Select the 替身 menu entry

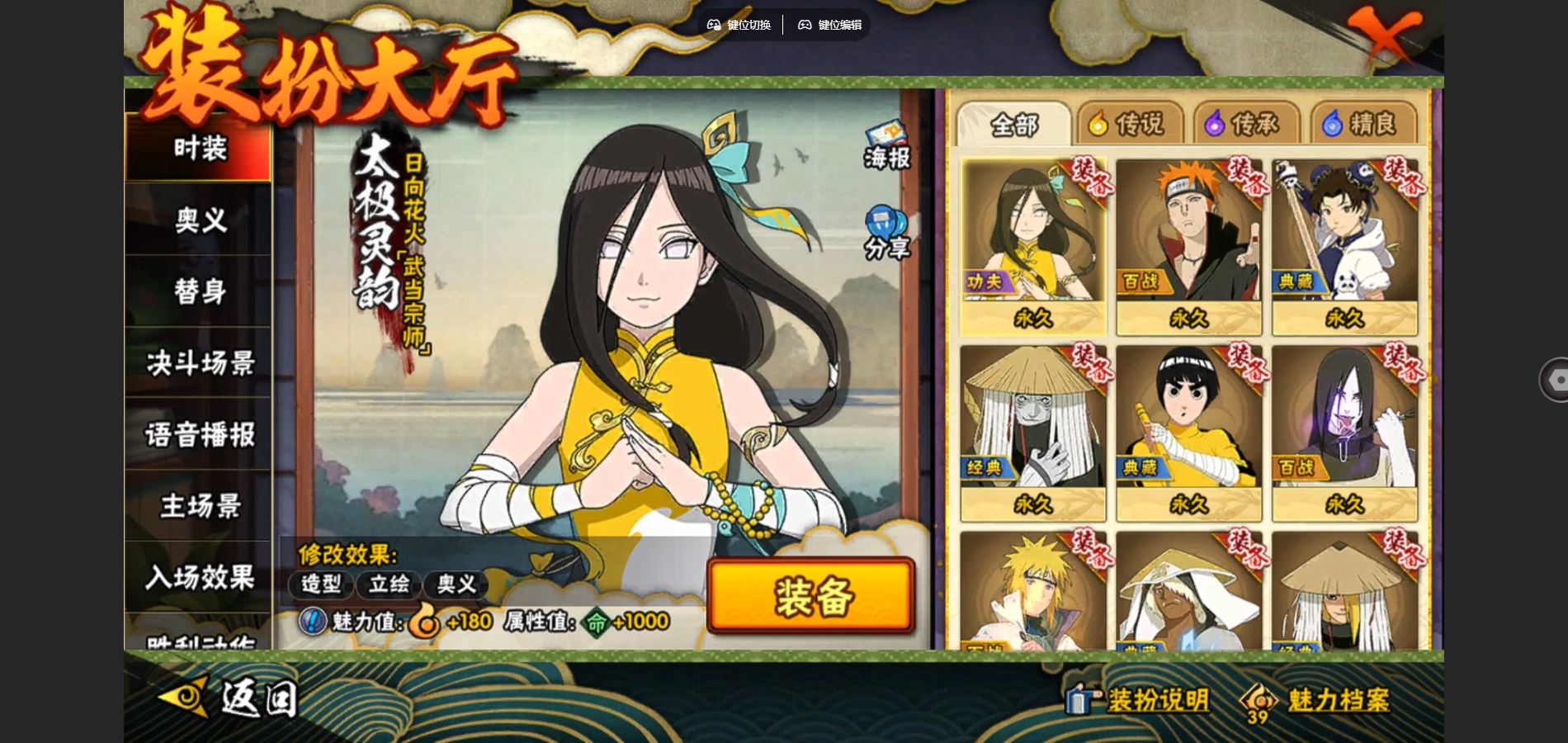click(x=199, y=291)
